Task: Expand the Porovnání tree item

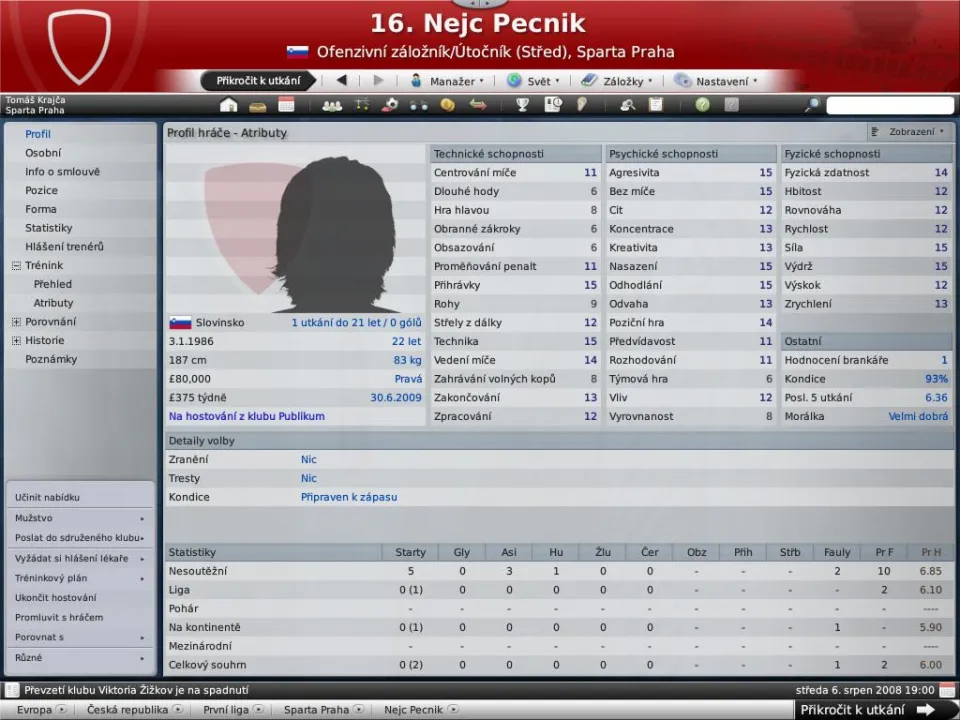Action: (16, 322)
